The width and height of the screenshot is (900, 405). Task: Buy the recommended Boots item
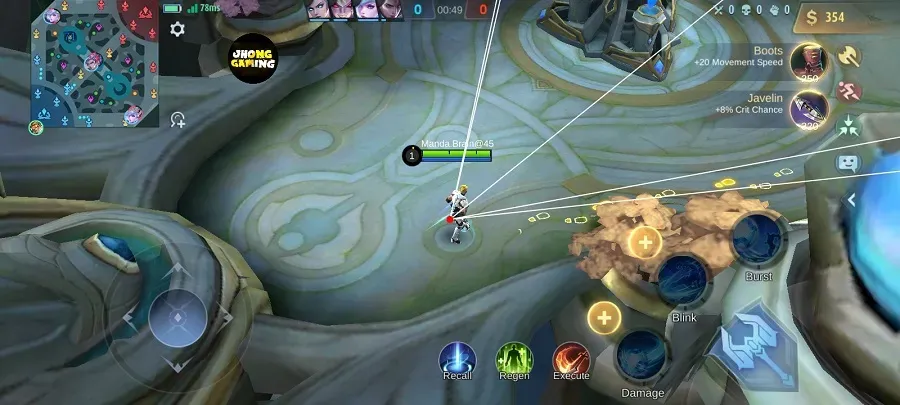pos(807,61)
